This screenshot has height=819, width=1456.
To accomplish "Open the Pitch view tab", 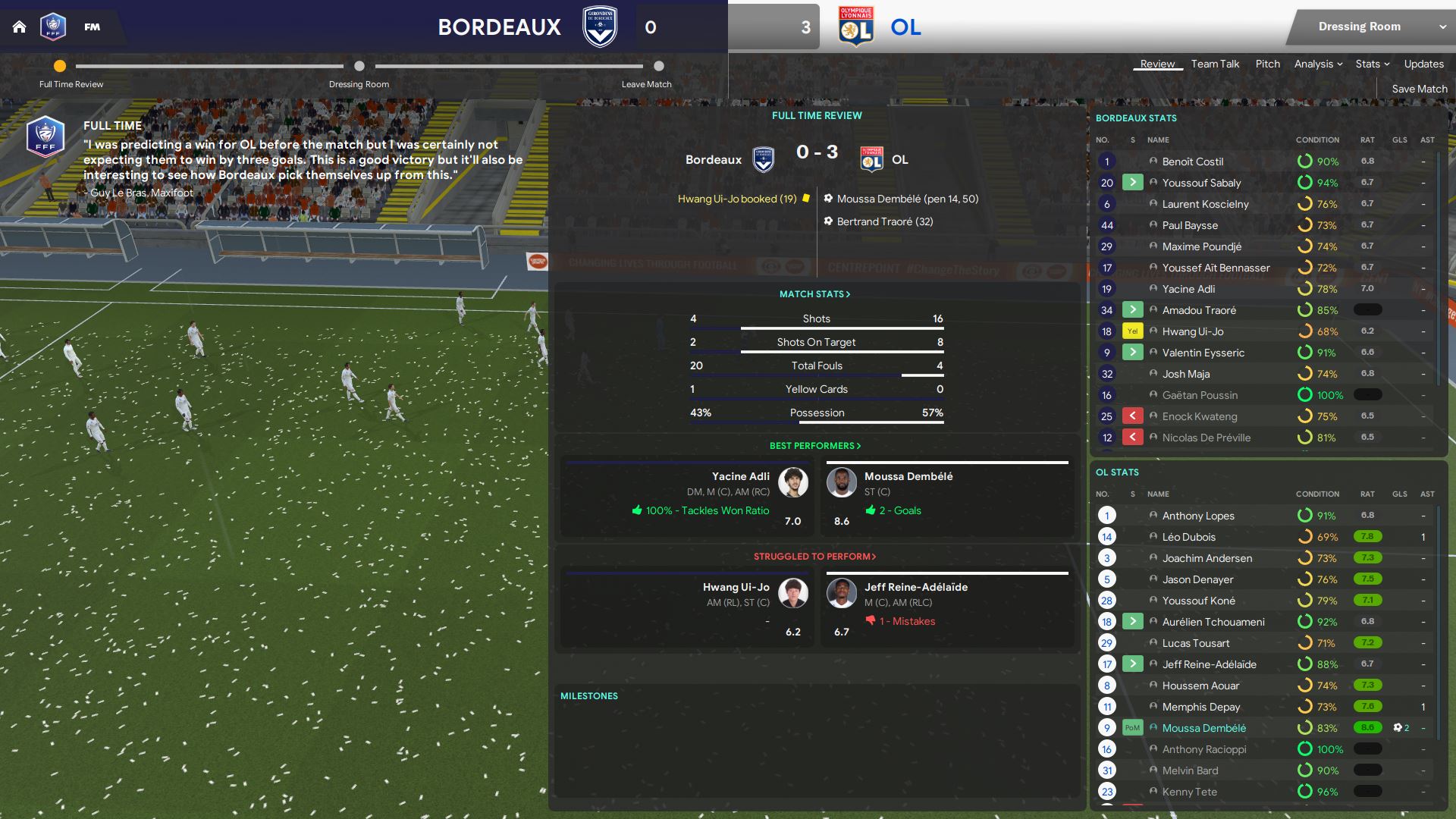I will pos(1267,64).
